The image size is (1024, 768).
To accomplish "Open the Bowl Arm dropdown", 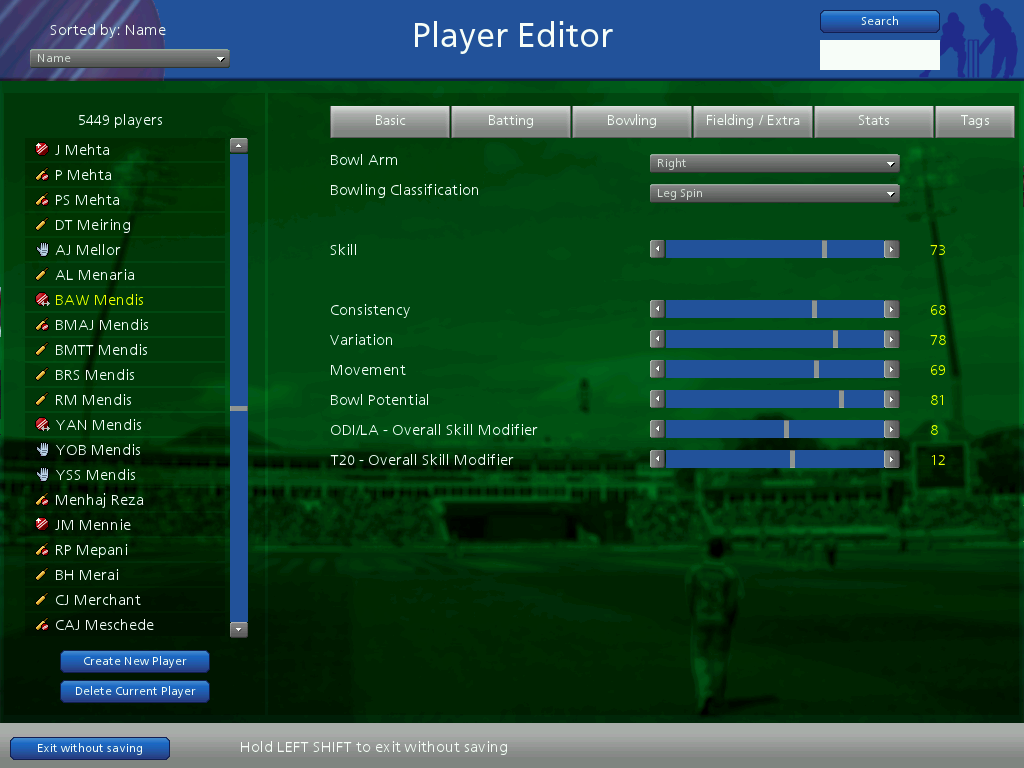I will pos(774,164).
